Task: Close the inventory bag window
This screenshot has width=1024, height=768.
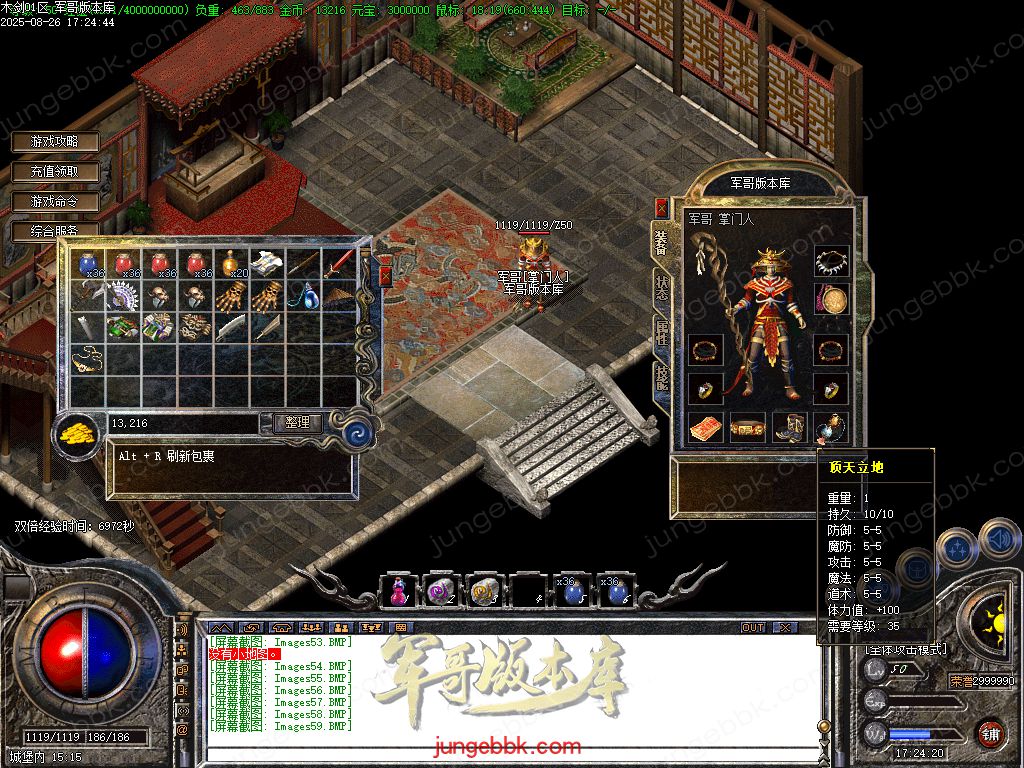Action: 385,276
